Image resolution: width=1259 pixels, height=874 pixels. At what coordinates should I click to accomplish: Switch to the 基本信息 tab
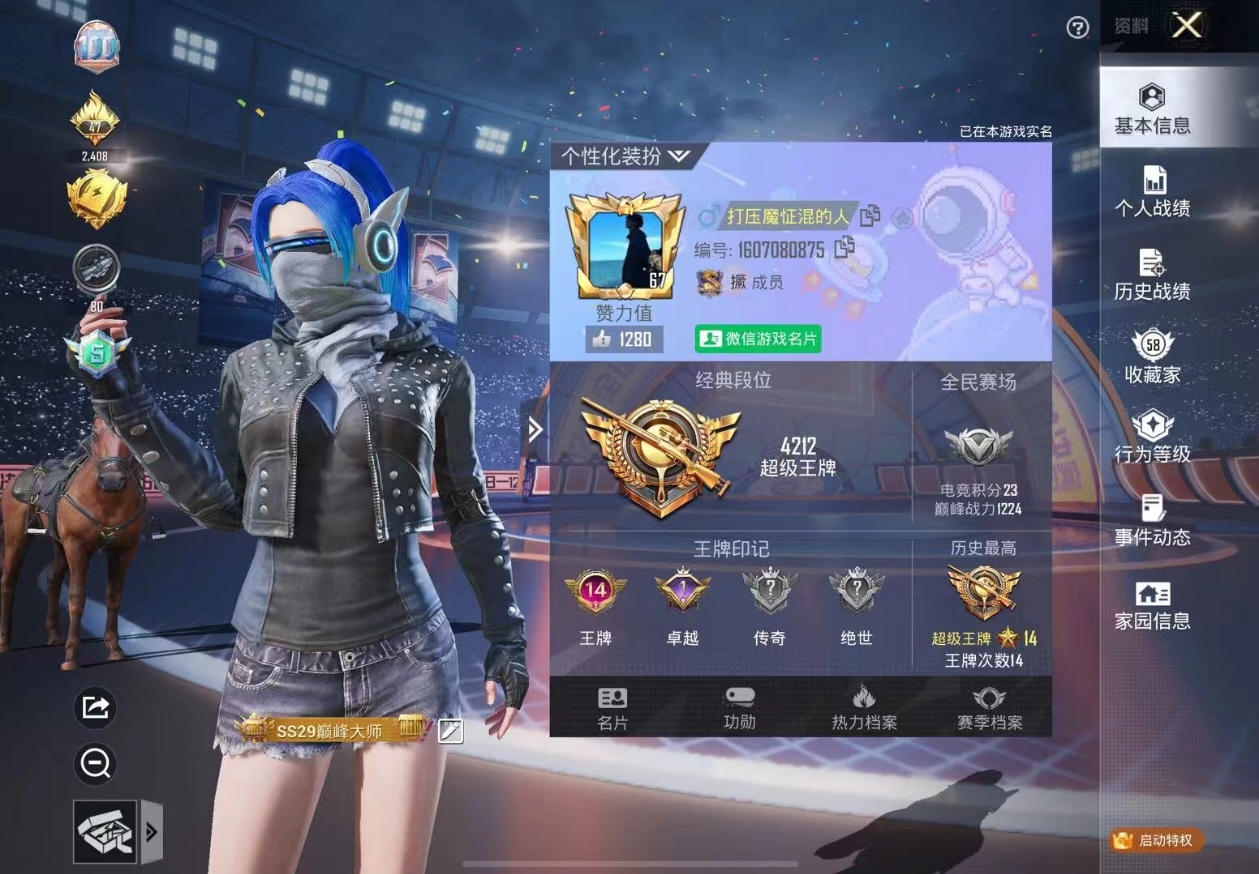[x=1152, y=110]
